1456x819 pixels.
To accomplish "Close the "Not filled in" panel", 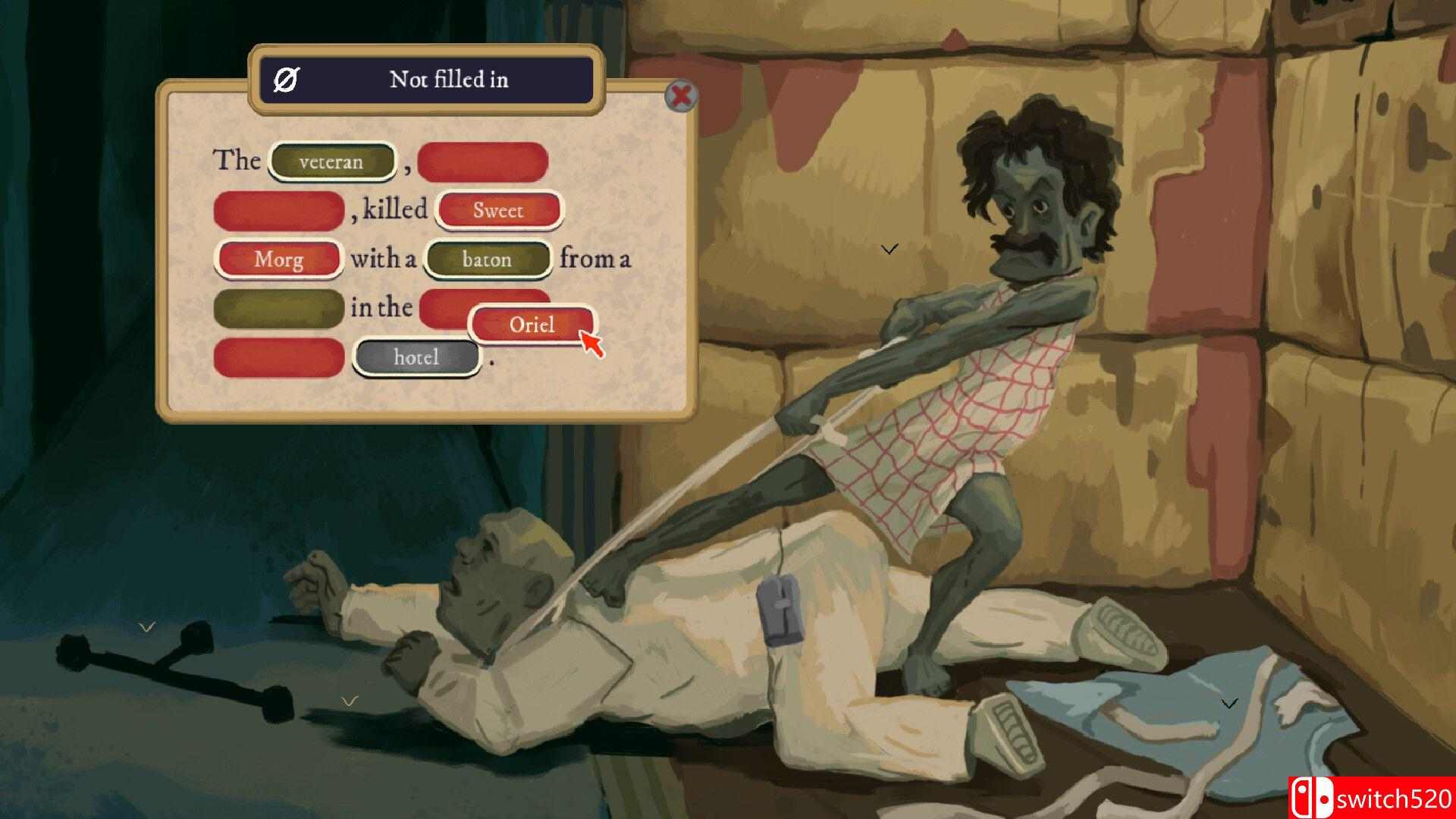I will (680, 96).
